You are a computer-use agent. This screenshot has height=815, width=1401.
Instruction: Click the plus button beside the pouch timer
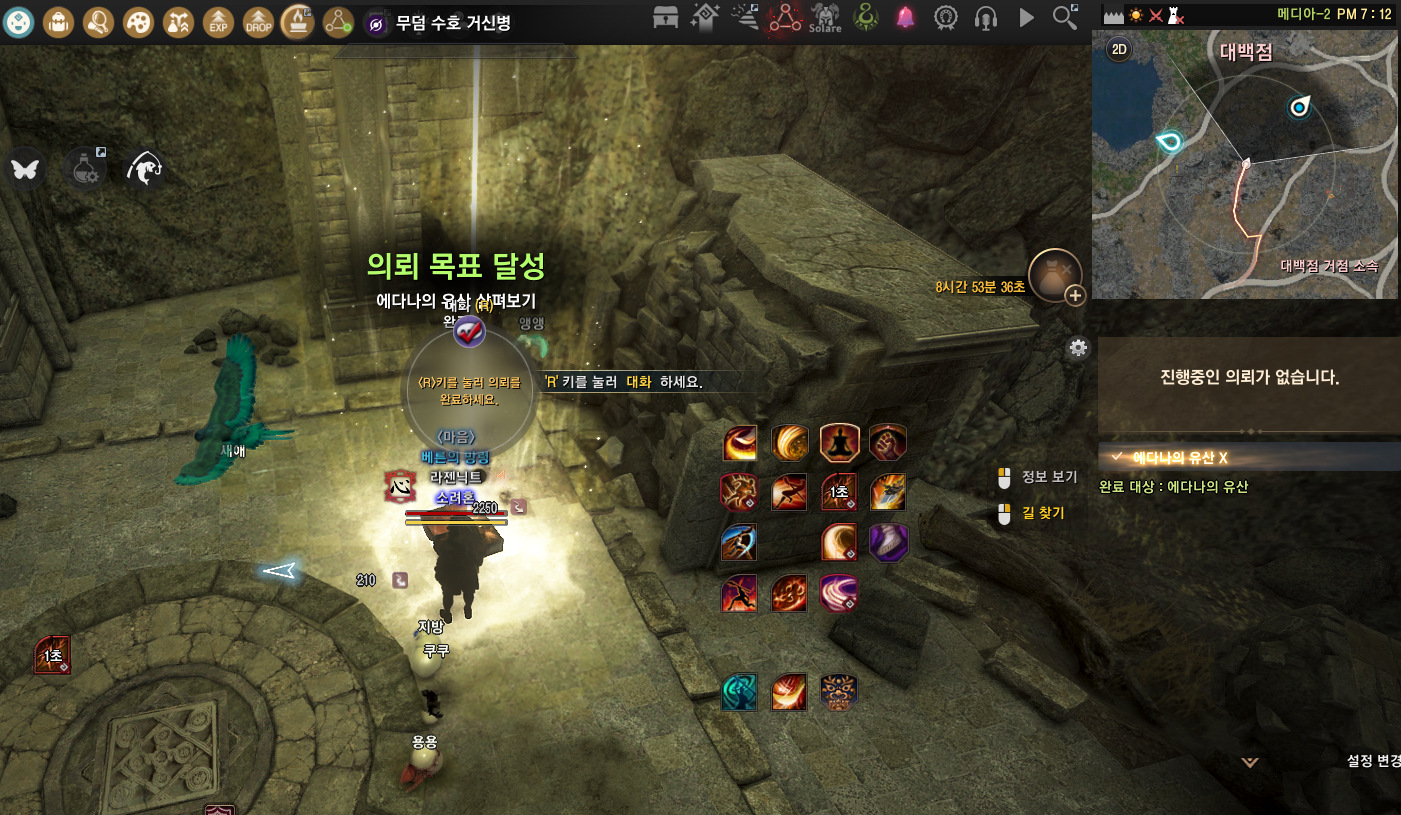[1075, 295]
